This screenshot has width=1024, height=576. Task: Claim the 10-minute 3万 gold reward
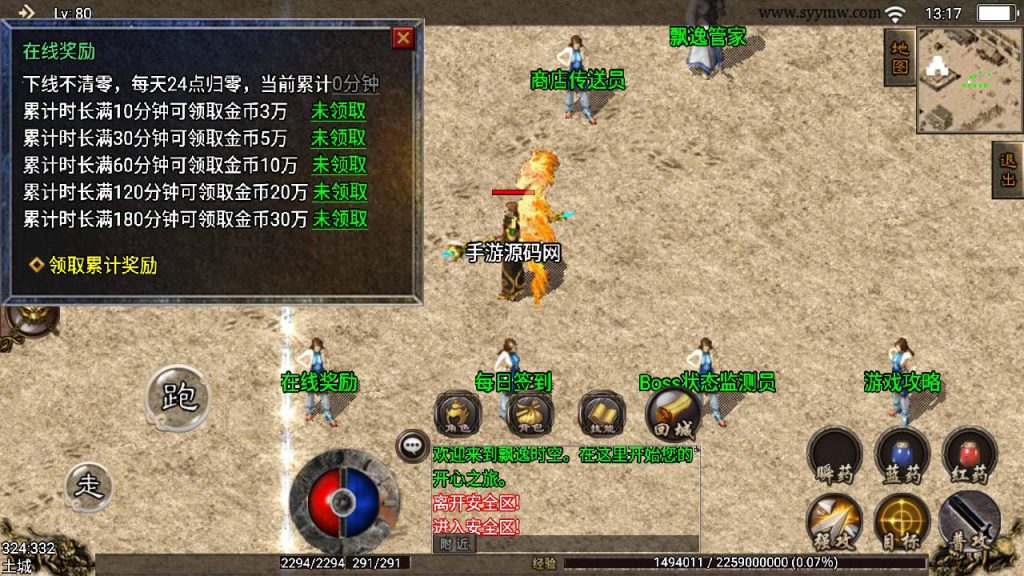[x=339, y=111]
